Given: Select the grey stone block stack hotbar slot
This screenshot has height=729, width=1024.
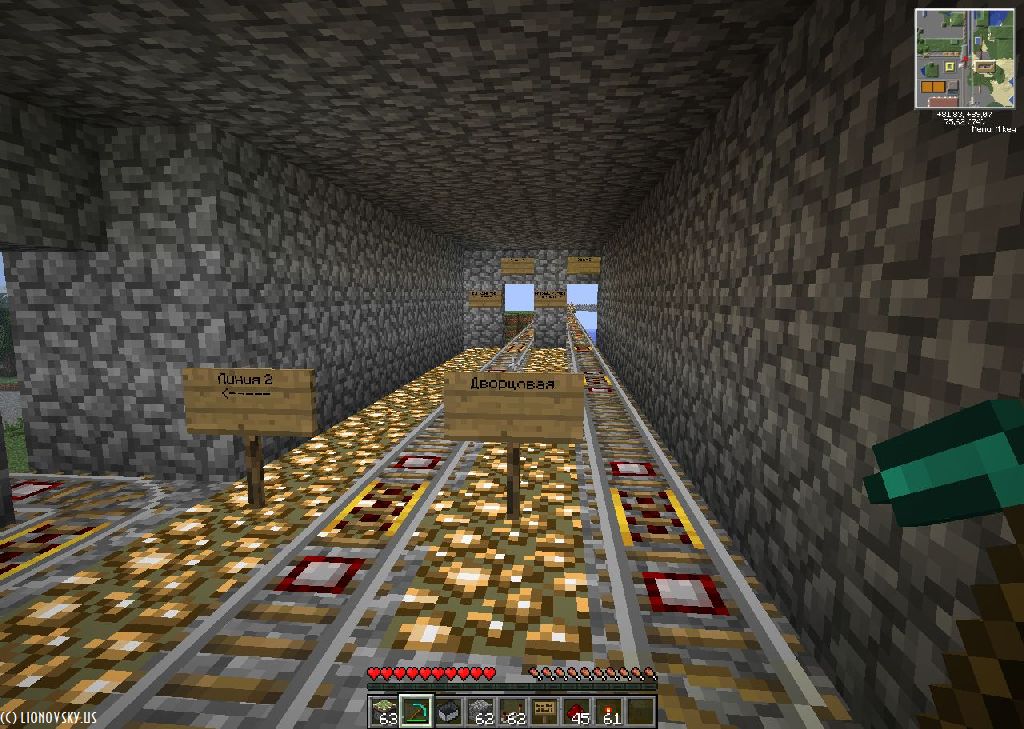Looking at the screenshot, I should point(480,711).
